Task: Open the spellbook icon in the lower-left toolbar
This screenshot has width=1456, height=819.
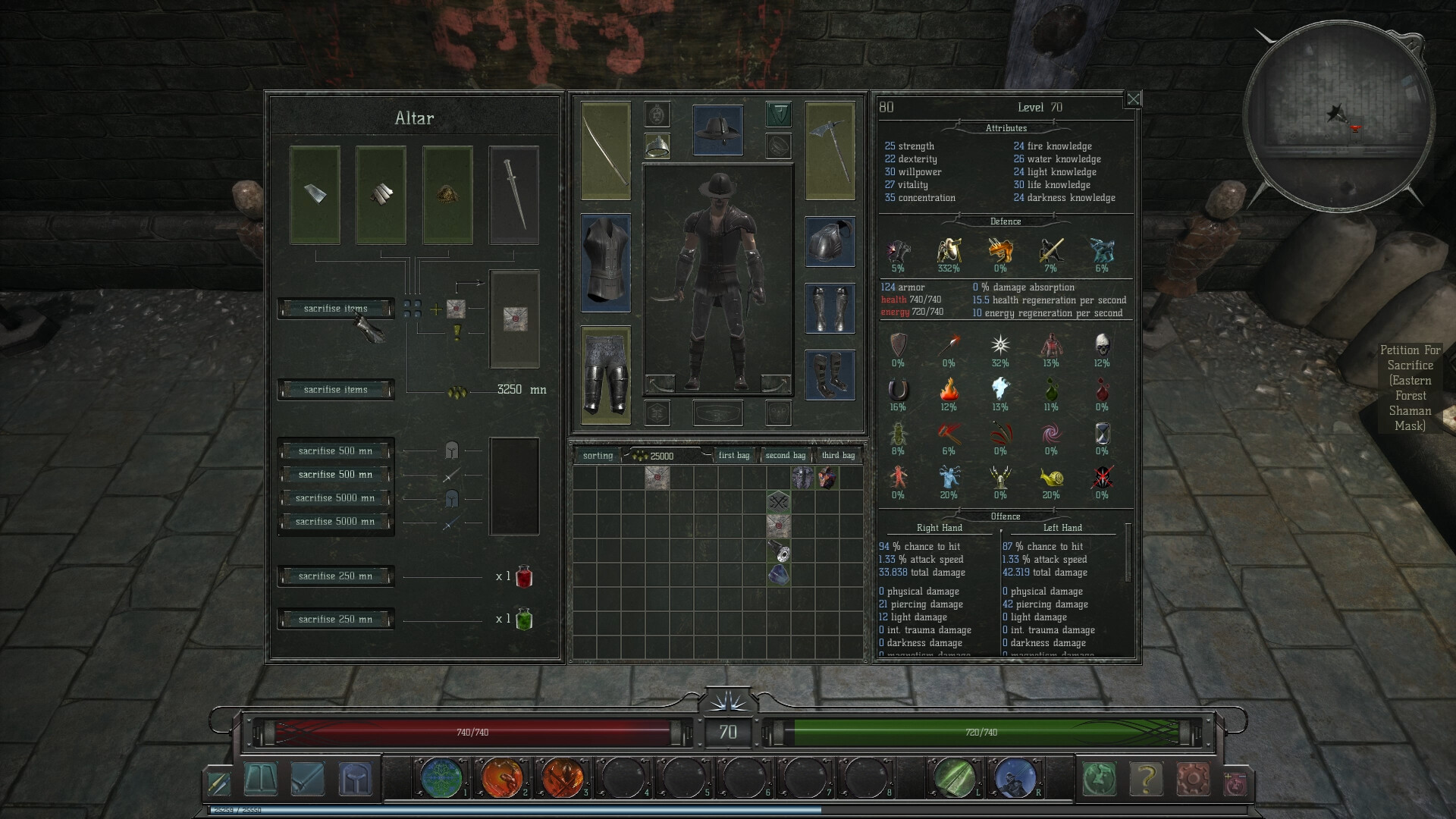Action: (x=262, y=779)
